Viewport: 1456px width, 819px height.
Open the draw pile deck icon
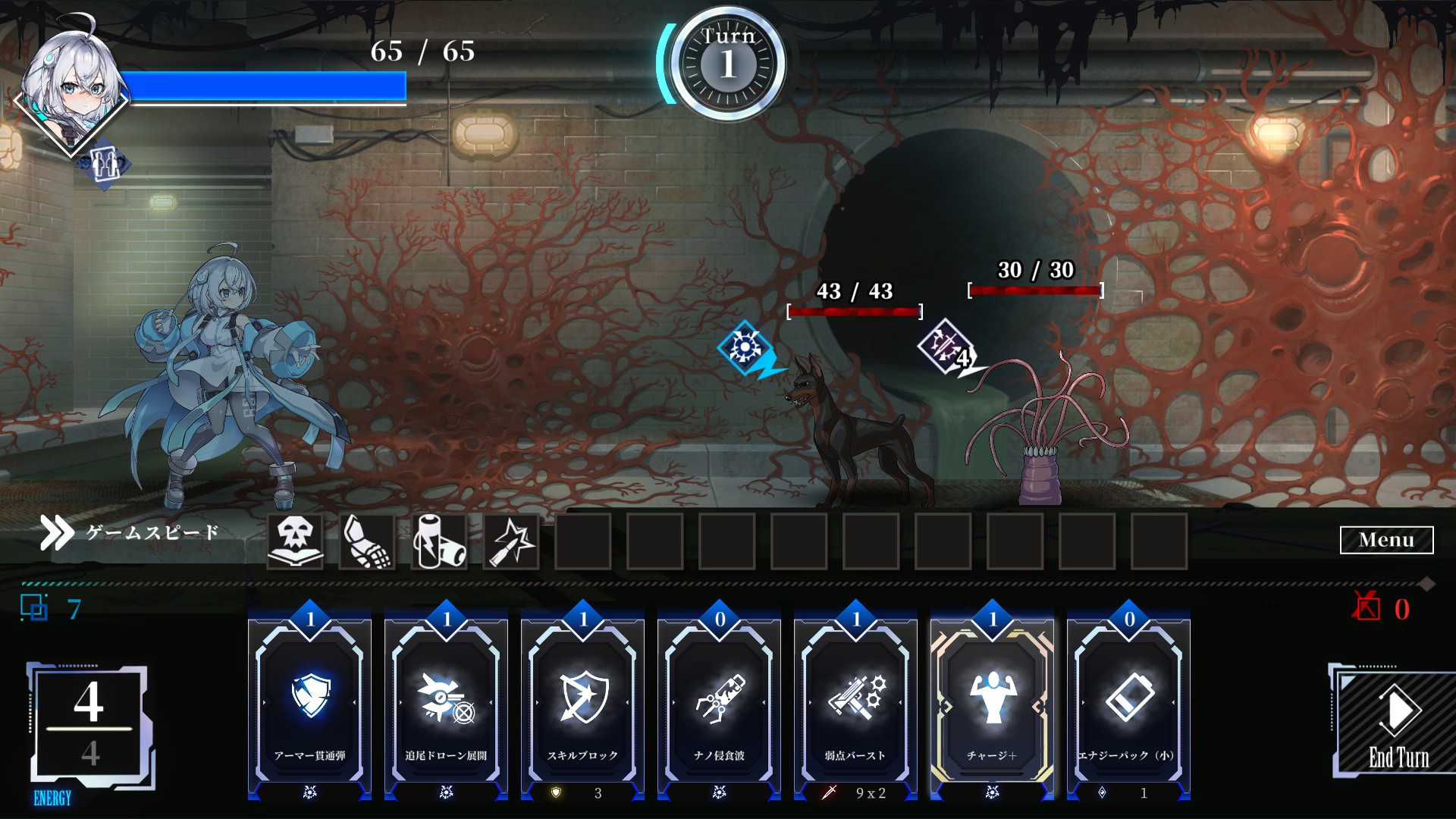tap(35, 608)
